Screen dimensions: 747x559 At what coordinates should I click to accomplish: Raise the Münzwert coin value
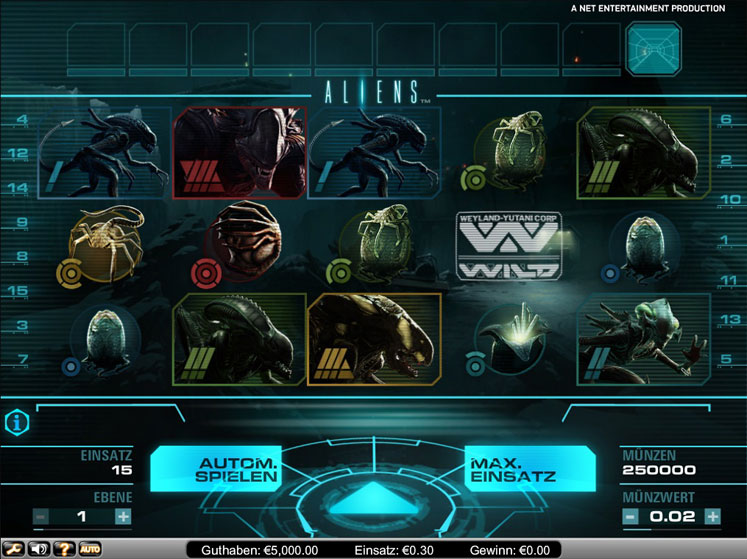tap(712, 517)
